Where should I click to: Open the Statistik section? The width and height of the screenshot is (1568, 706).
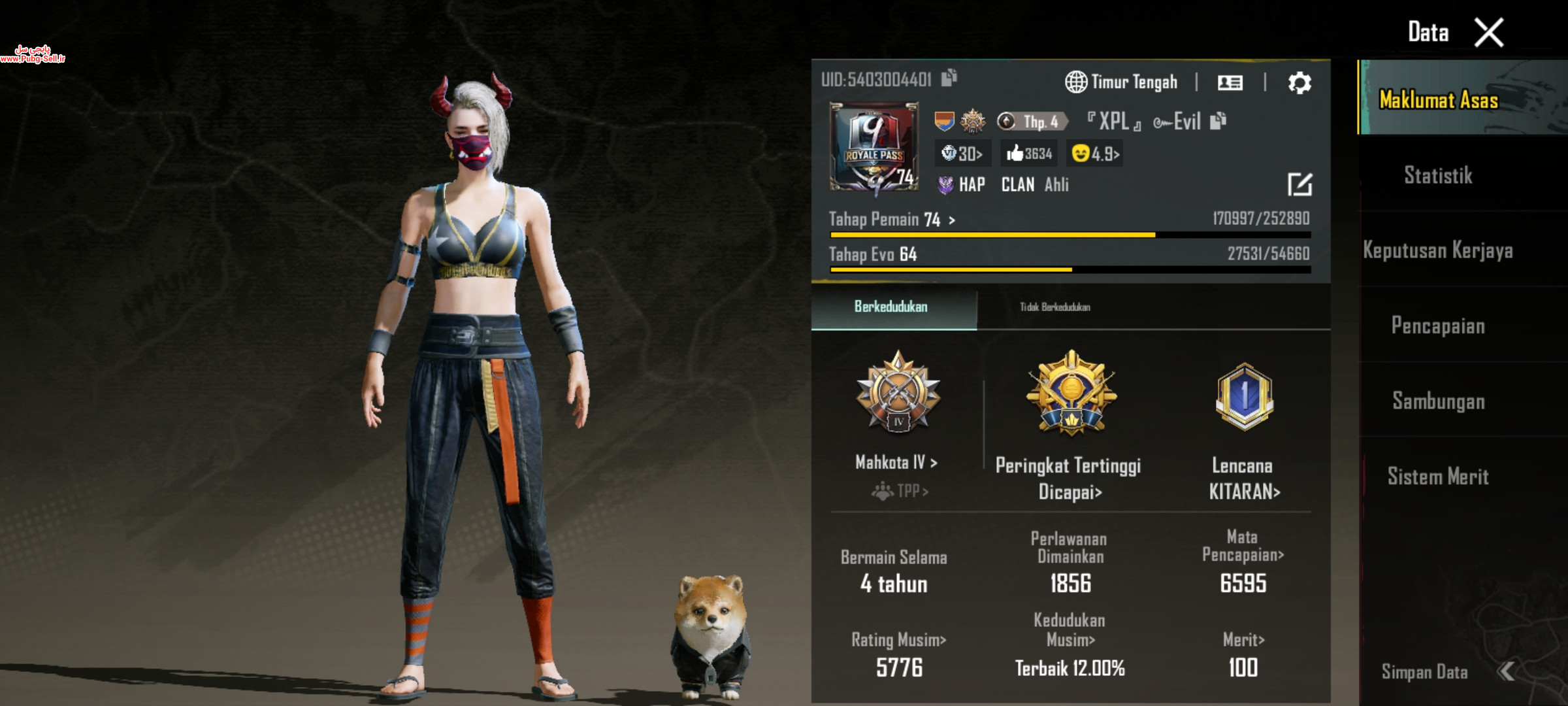(x=1438, y=175)
